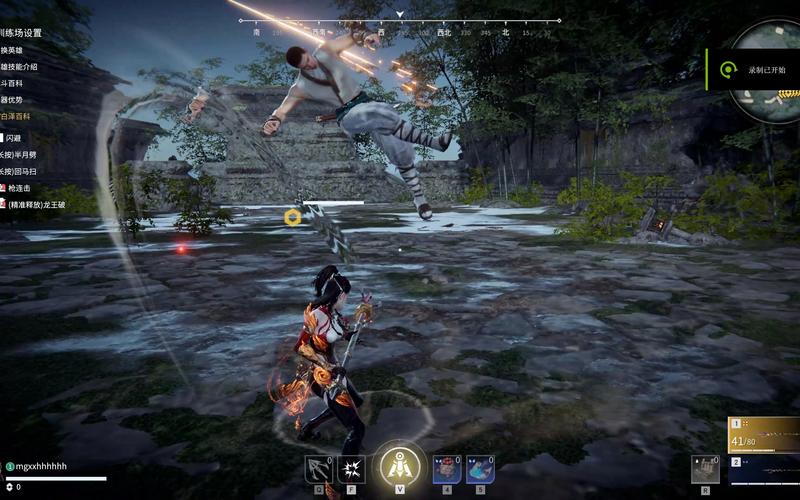Use the red consumable item slot
800x500 pixels.
447,469
